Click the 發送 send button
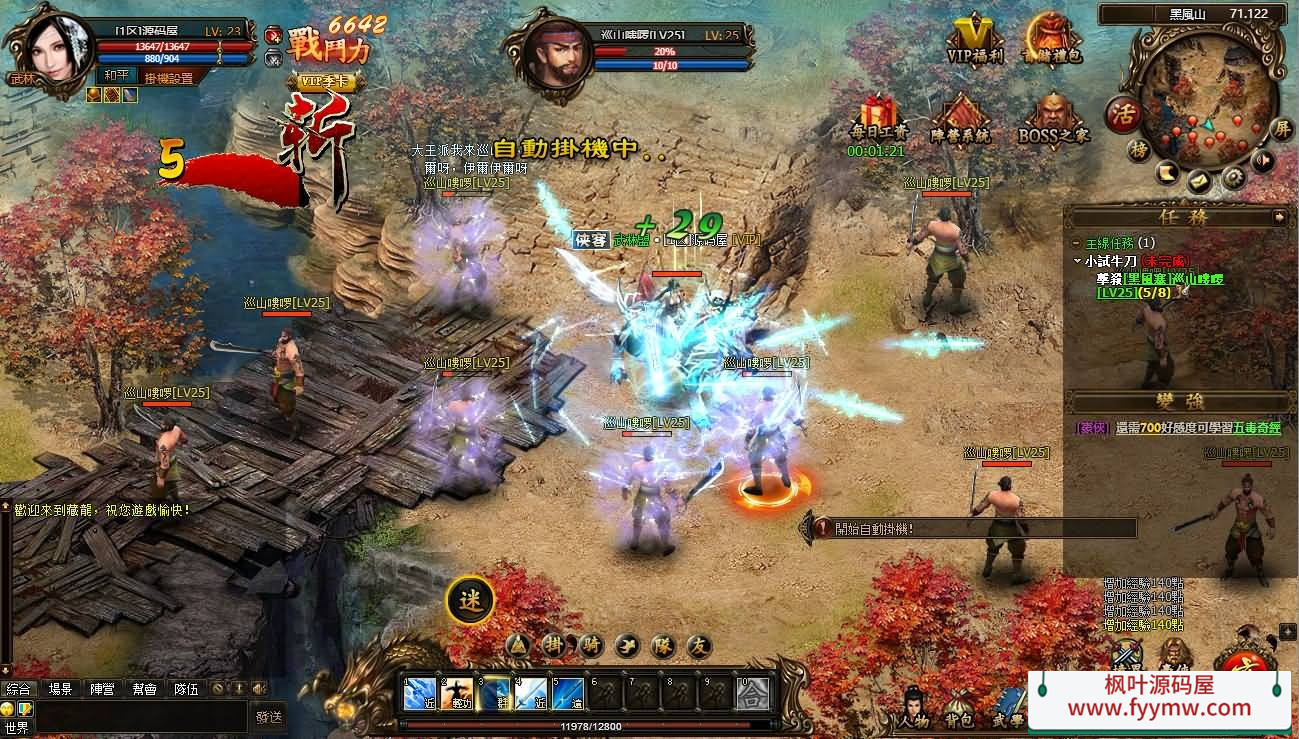Screen dimensions: 1299x739 (x=269, y=716)
